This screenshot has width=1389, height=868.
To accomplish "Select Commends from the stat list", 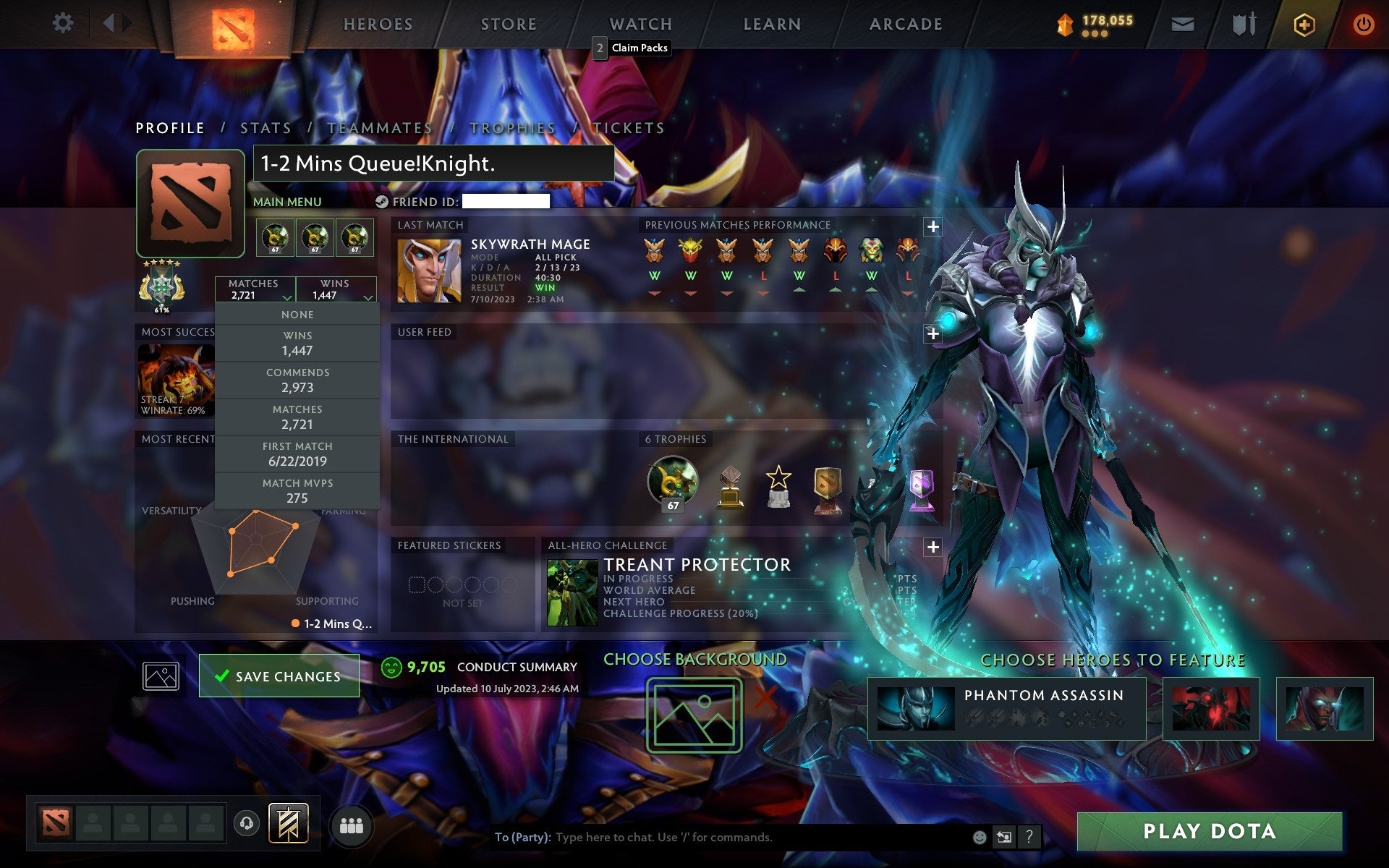I will tap(297, 380).
